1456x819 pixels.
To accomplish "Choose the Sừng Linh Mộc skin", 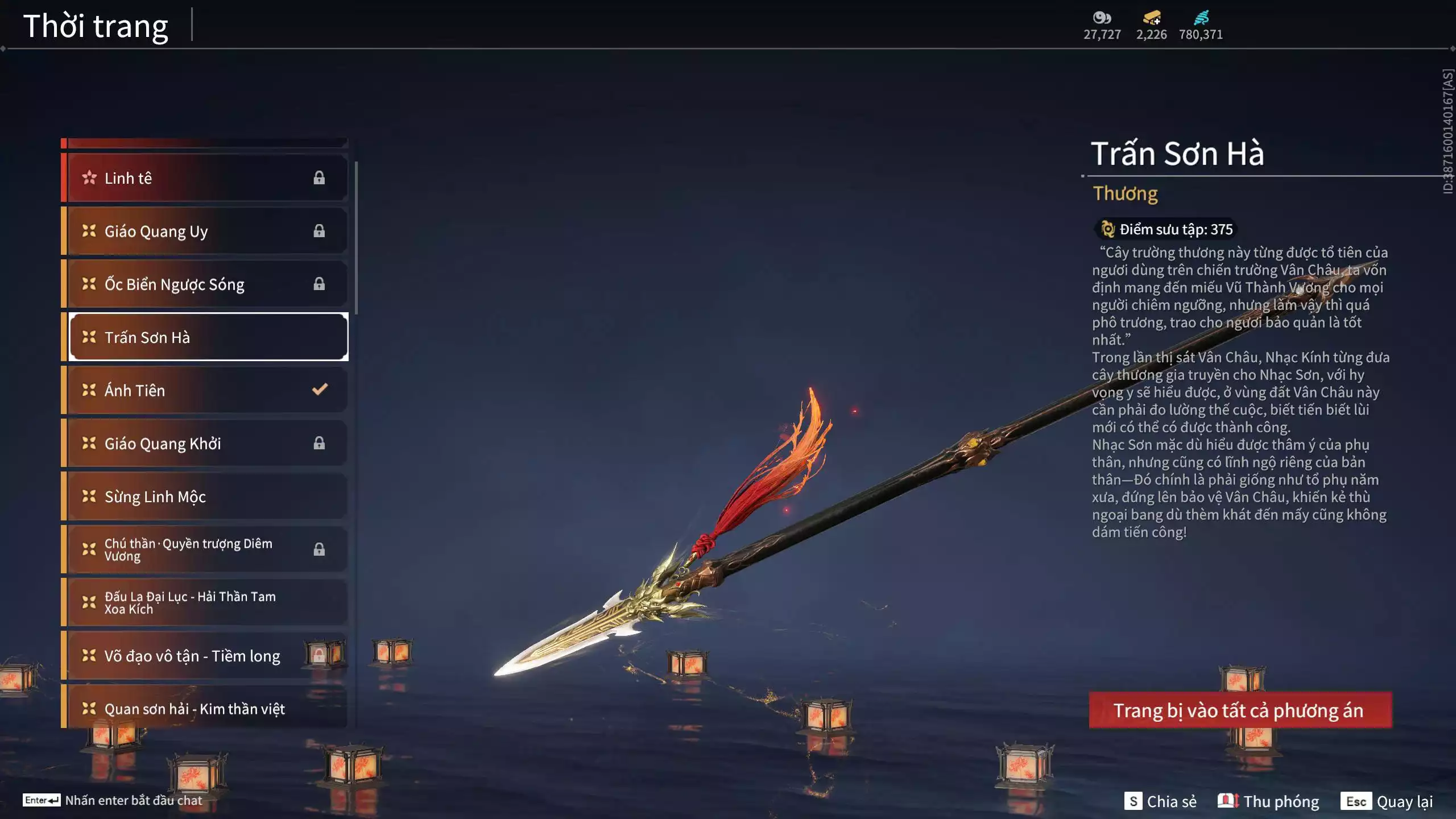I will tap(205, 497).
